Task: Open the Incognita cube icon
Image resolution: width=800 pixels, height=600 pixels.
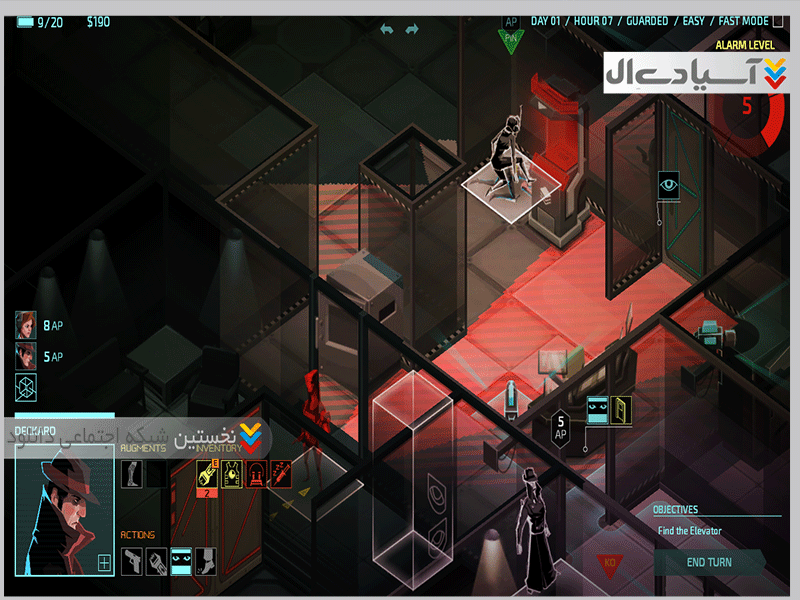Action: point(26,387)
